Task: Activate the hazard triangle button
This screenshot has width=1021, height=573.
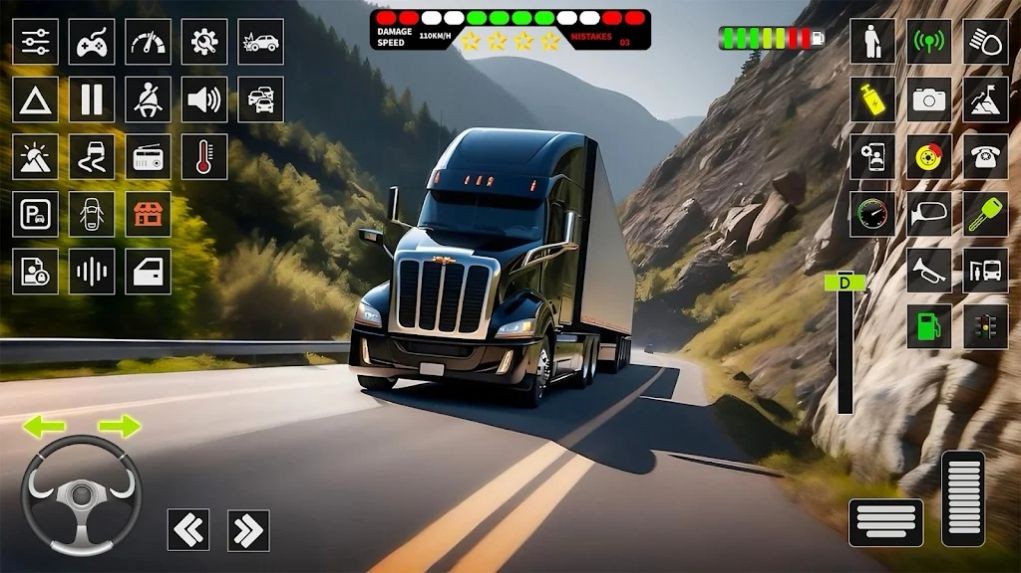Action: pyautogui.click(x=35, y=99)
